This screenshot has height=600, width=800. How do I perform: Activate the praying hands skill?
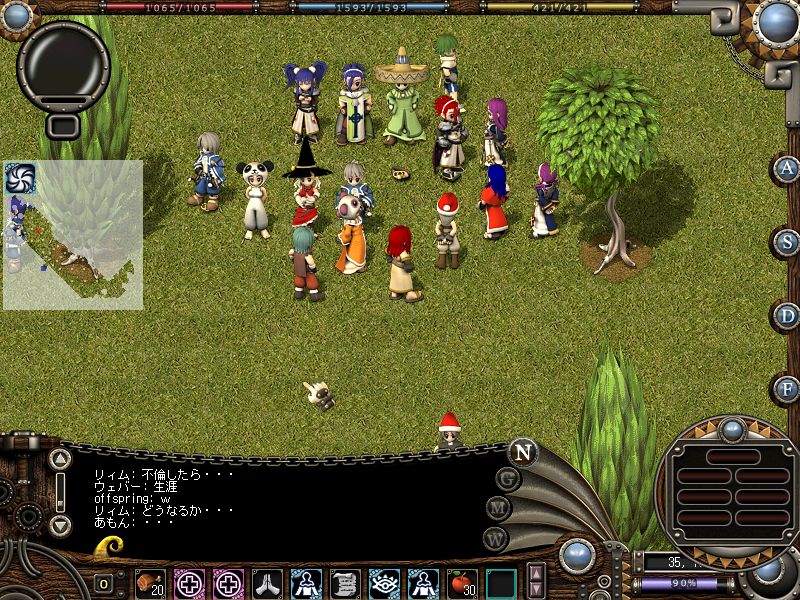tap(267, 583)
